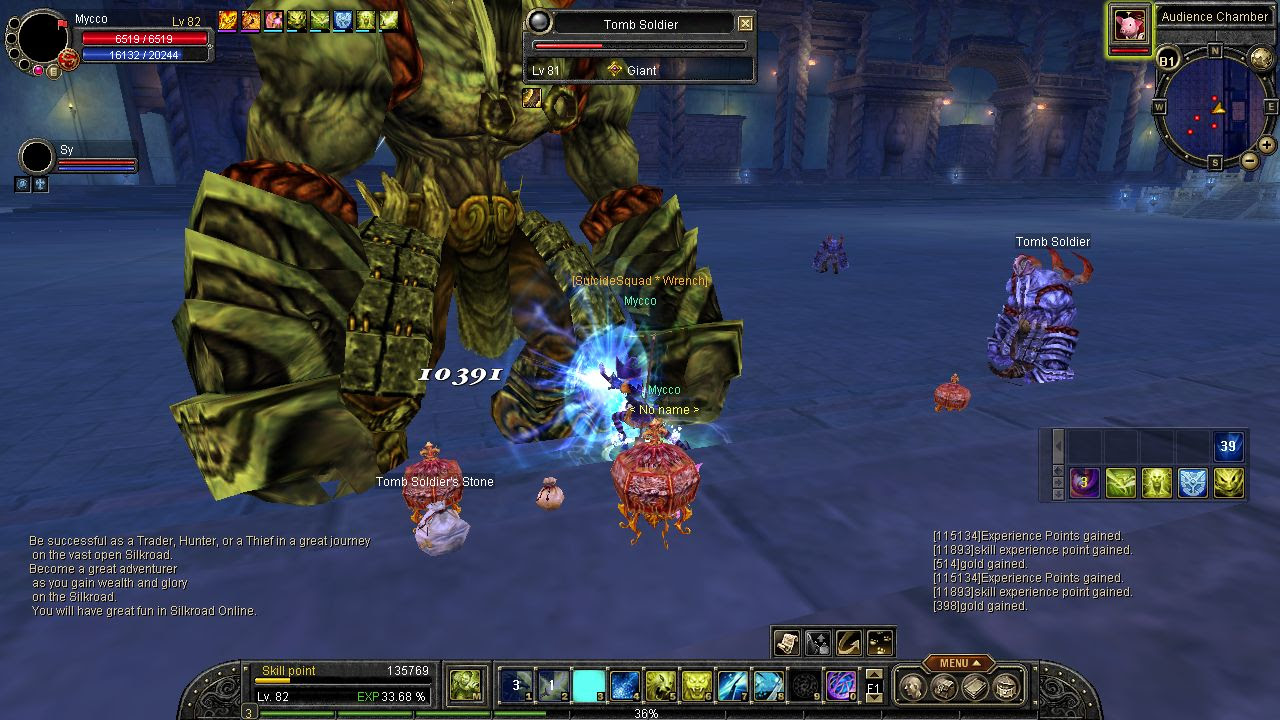Activate the cyan skill in hotbar slot 3

click(588, 685)
